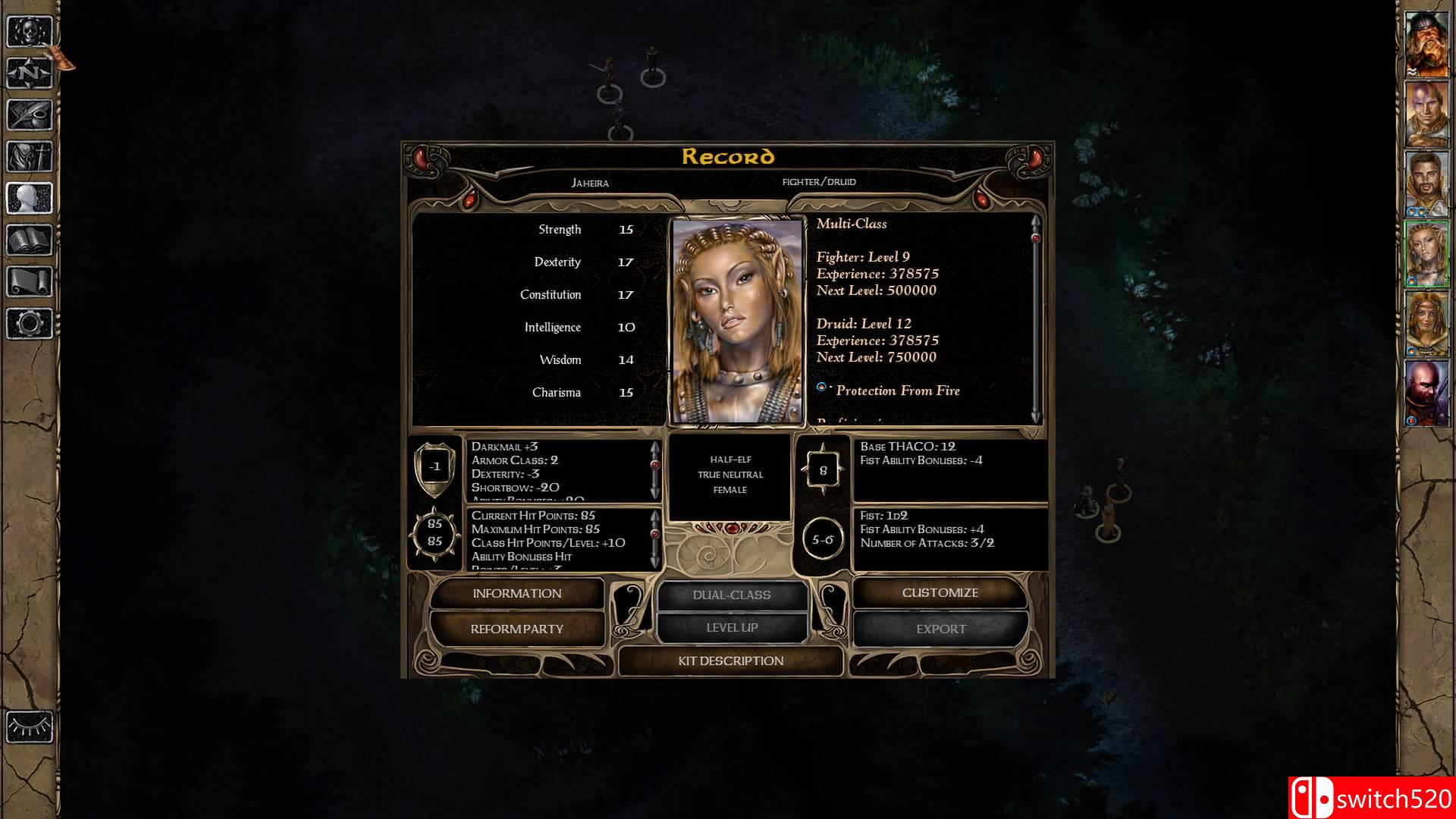Return to game via skull icon

coord(30,33)
